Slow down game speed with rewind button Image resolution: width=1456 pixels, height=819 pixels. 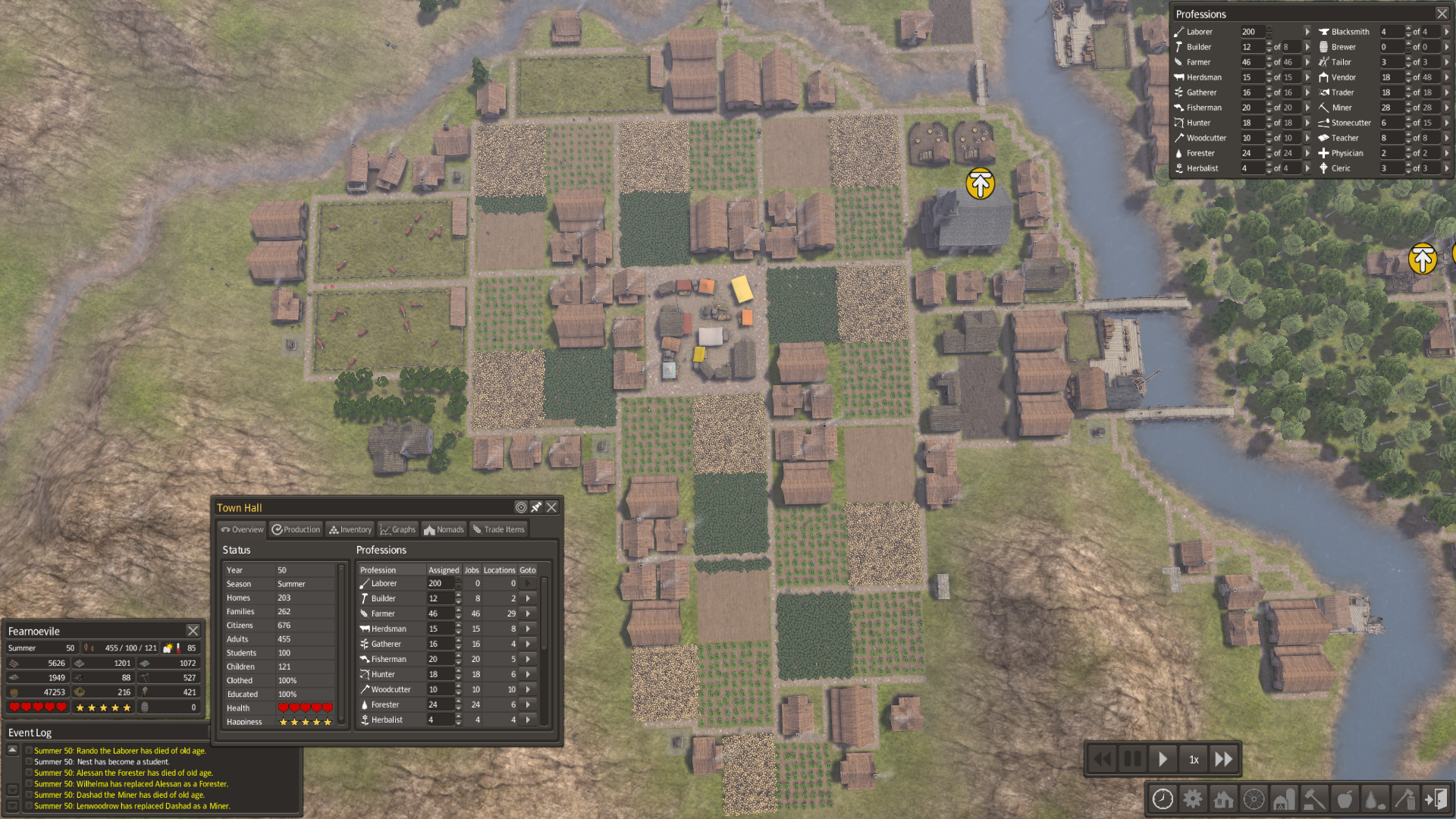click(x=1103, y=759)
